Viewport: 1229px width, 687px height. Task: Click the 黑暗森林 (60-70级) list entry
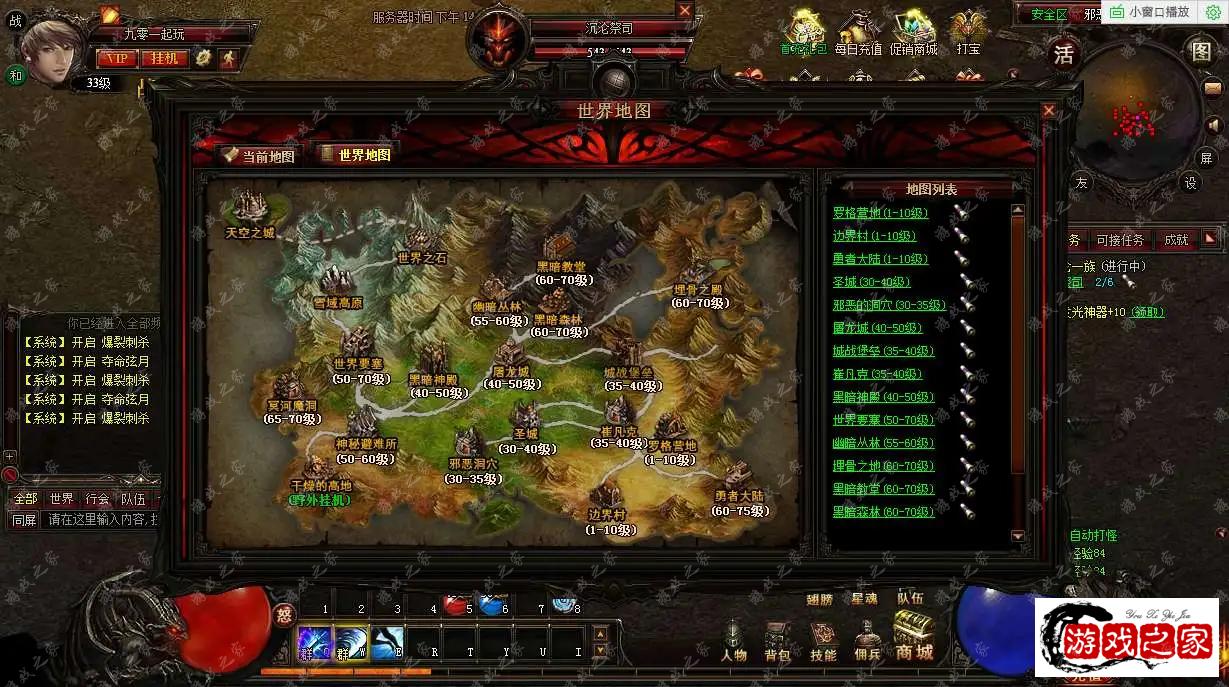coord(883,512)
